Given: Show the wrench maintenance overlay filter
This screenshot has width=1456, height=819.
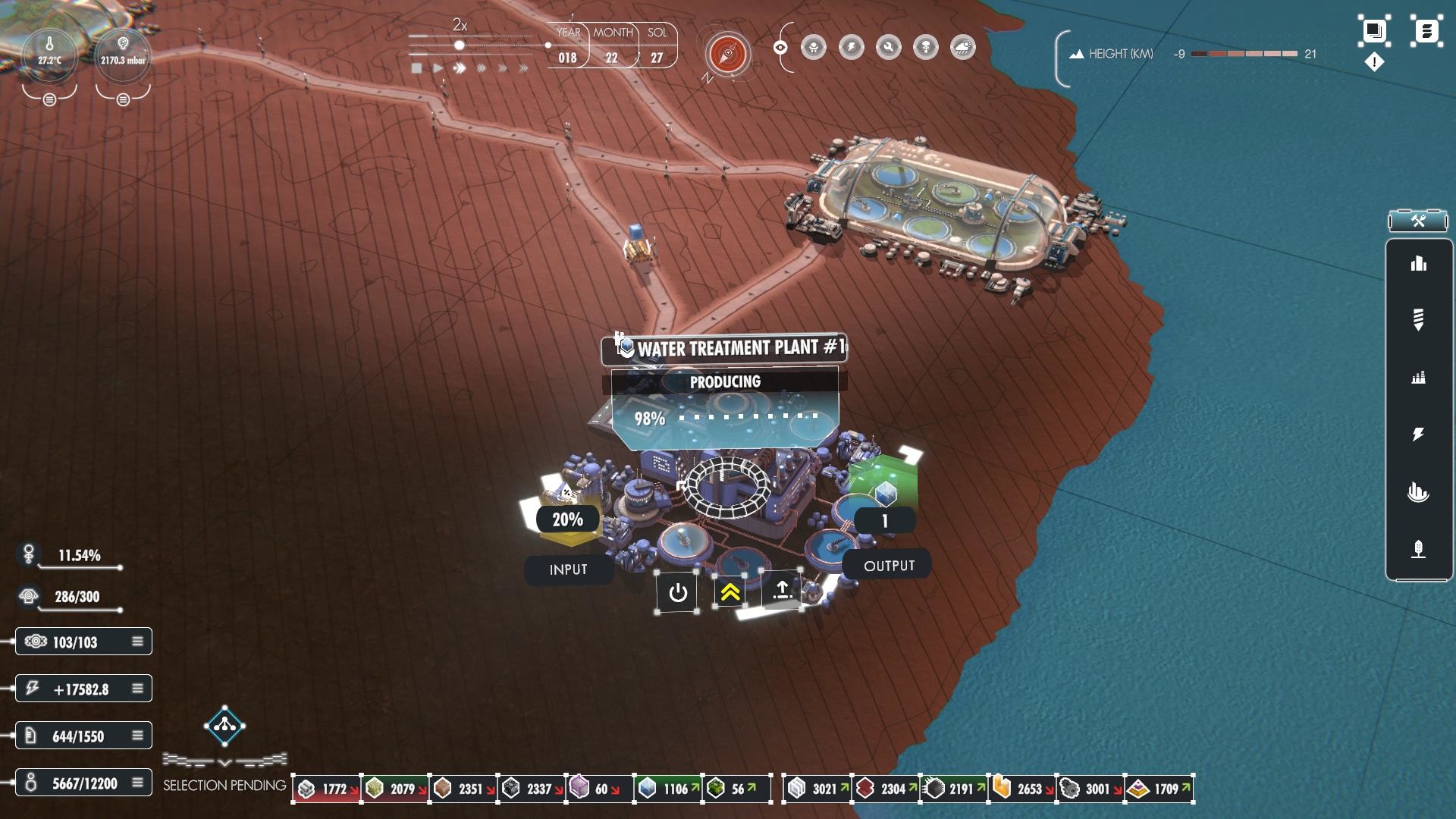Looking at the screenshot, I should click(x=888, y=48).
